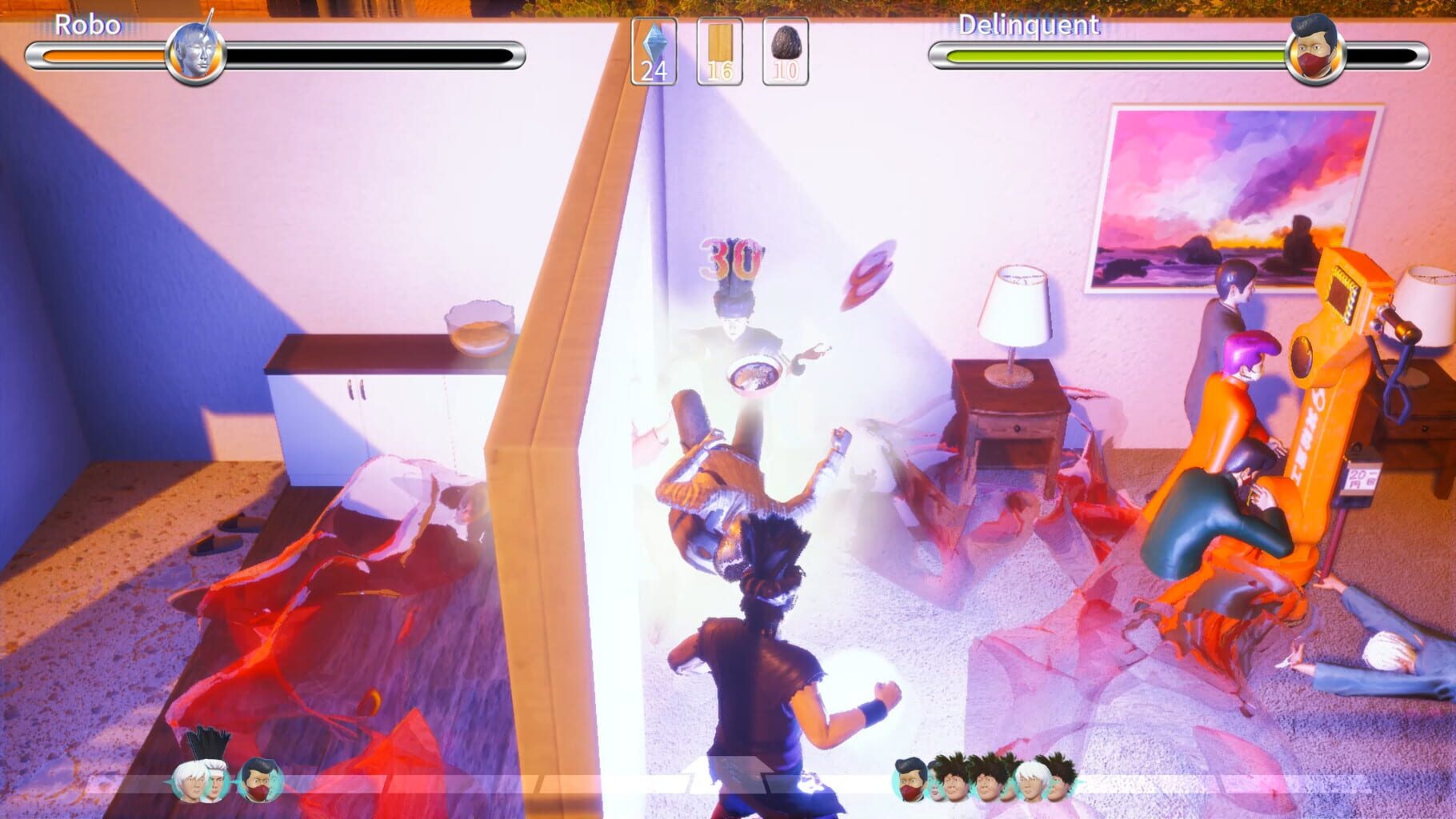
Task: Select the rock item showing 10
Action: 784,50
